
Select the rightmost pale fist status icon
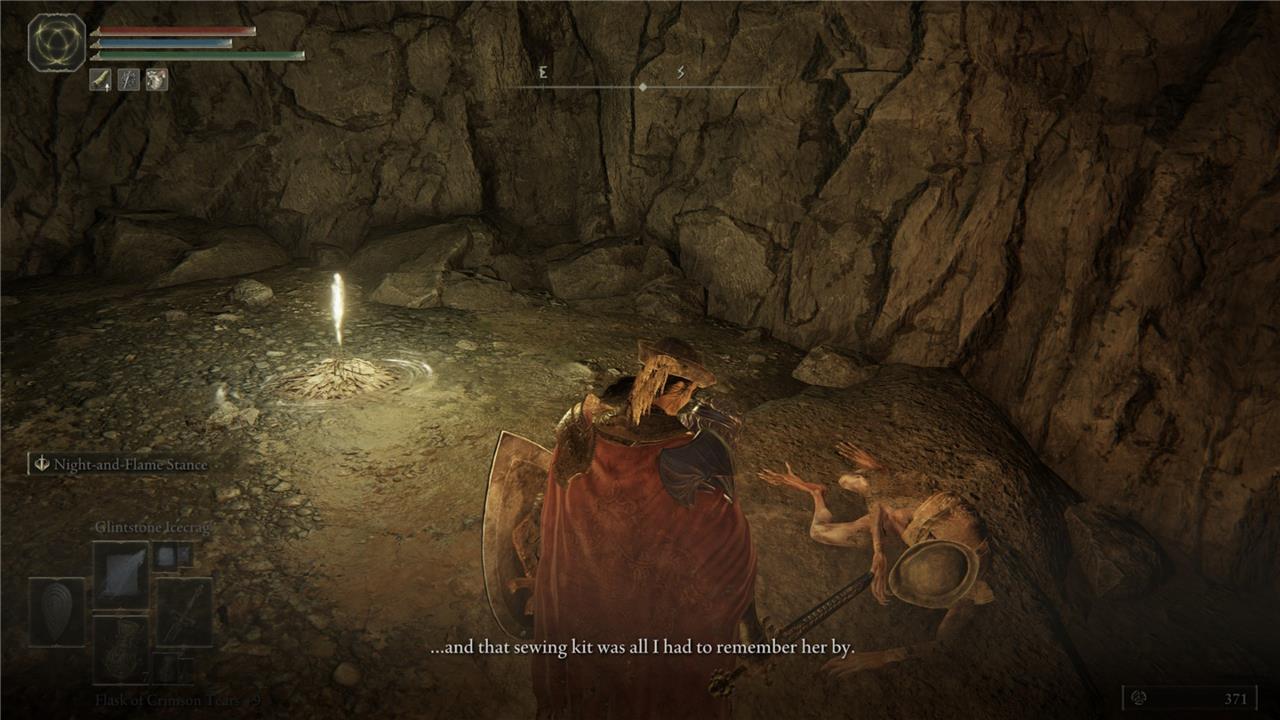click(156, 80)
